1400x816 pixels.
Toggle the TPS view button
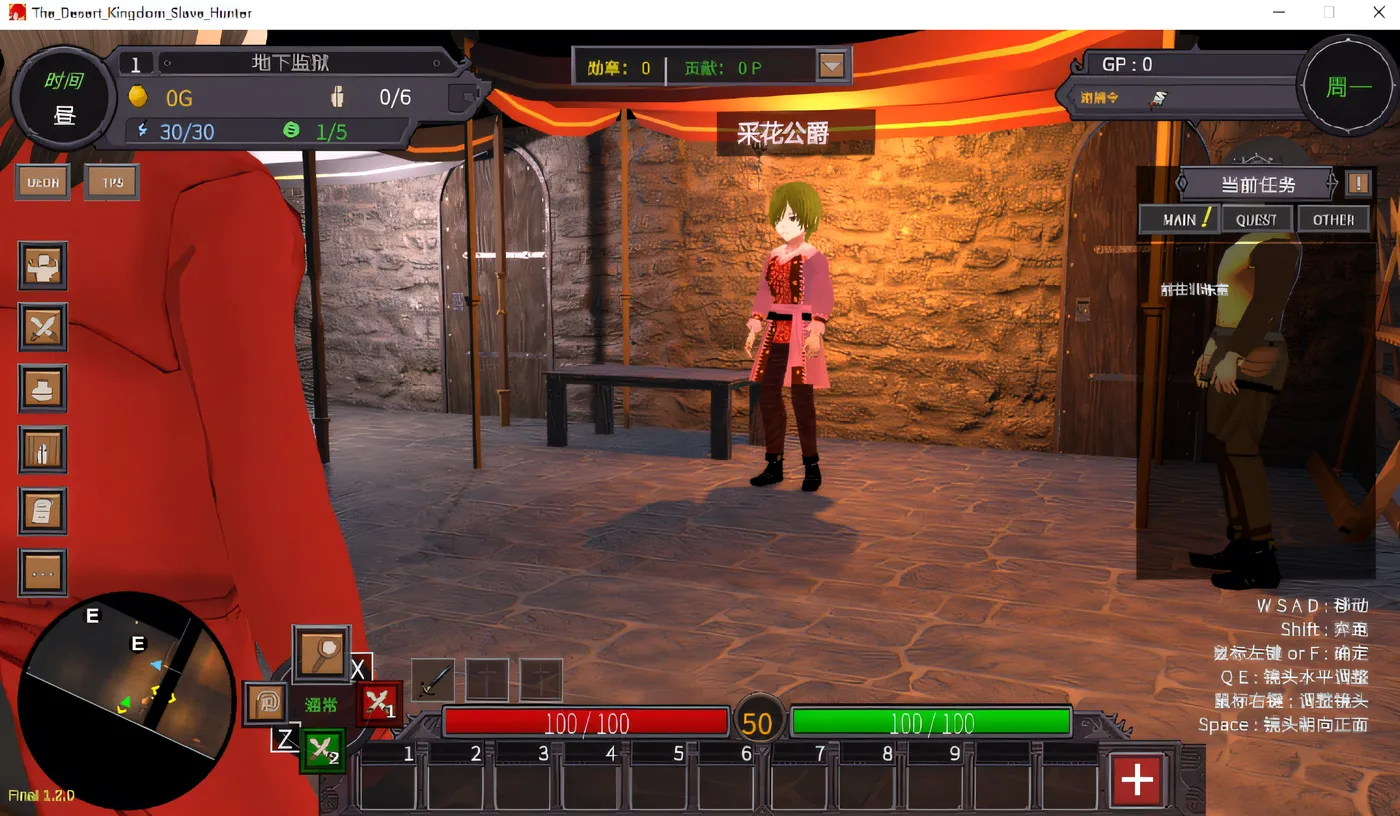[x=111, y=182]
